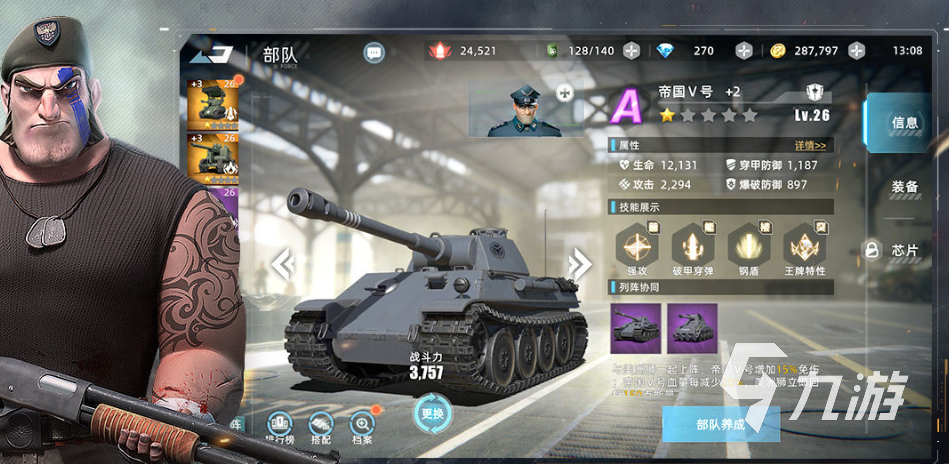The height and width of the screenshot is (464, 949).
Task: Add more fuel with the plus button
Action: [x=631, y=51]
